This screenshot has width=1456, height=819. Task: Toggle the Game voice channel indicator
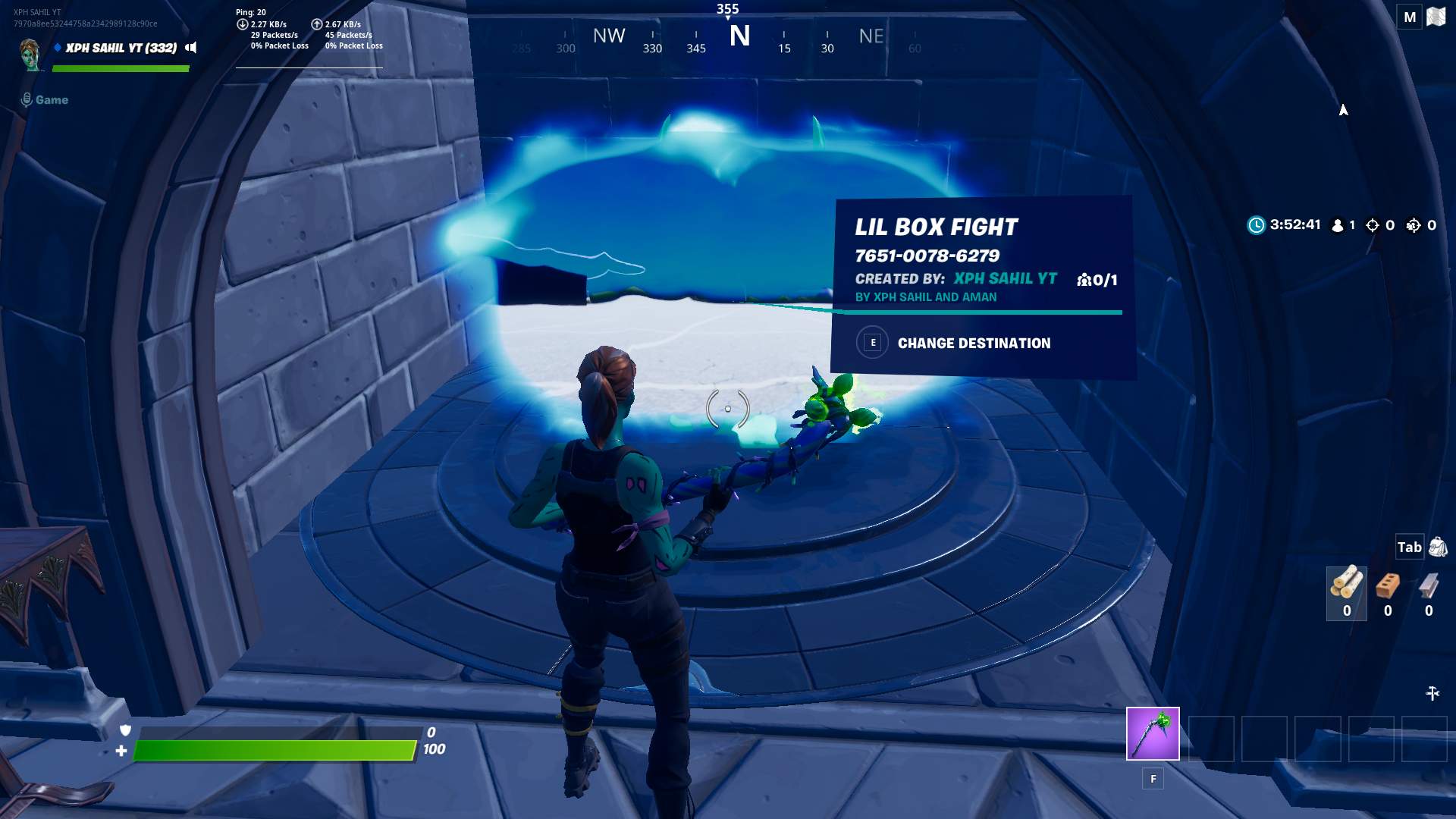click(27, 99)
